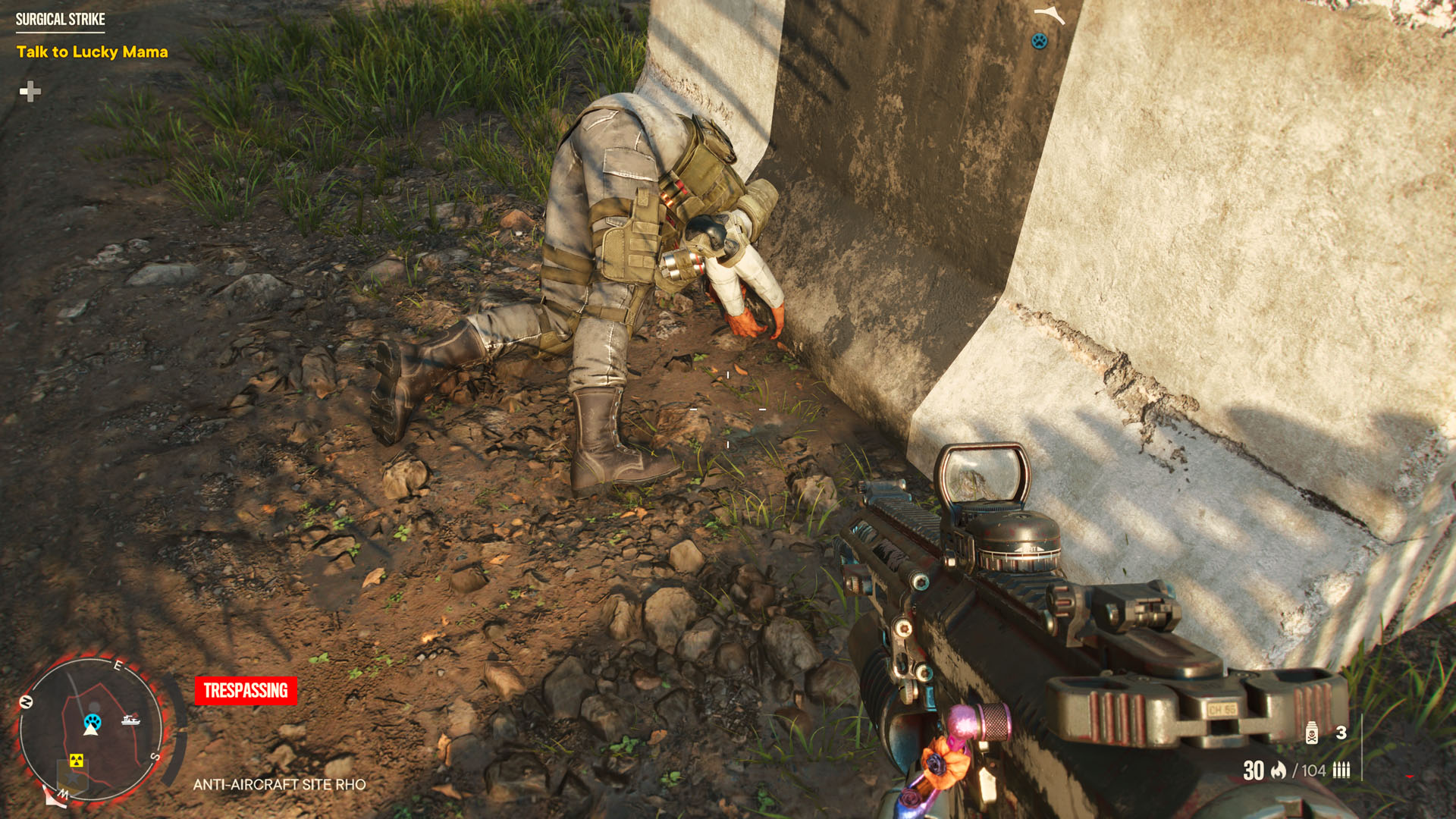The width and height of the screenshot is (1456, 819).
Task: Click the yellow radiation marker on minimap
Action: [x=76, y=760]
